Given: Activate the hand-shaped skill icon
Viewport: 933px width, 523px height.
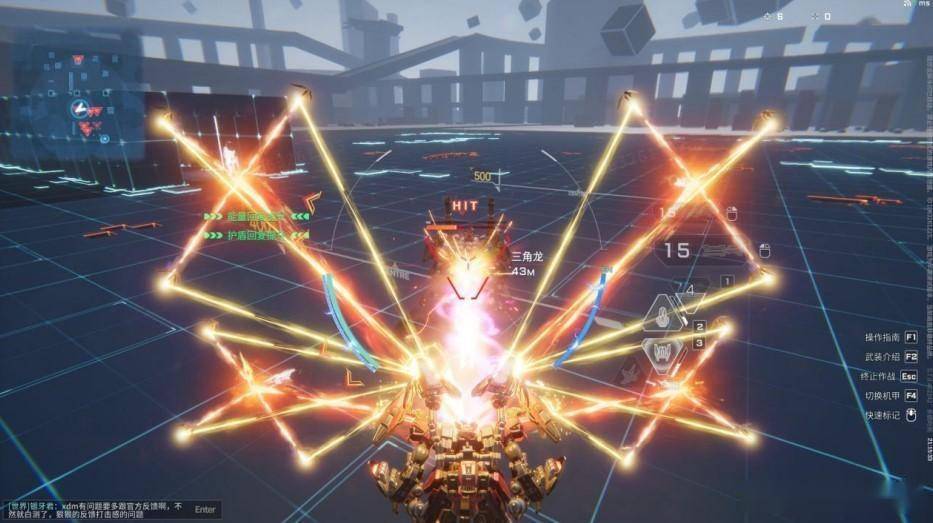Looking at the screenshot, I should click(x=661, y=319).
